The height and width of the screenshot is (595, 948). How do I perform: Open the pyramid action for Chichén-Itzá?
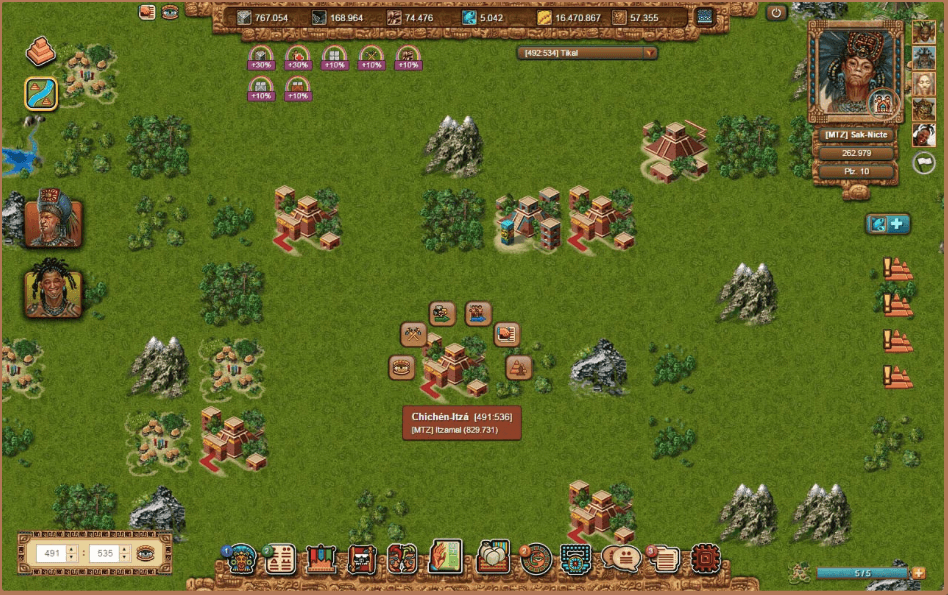518,367
